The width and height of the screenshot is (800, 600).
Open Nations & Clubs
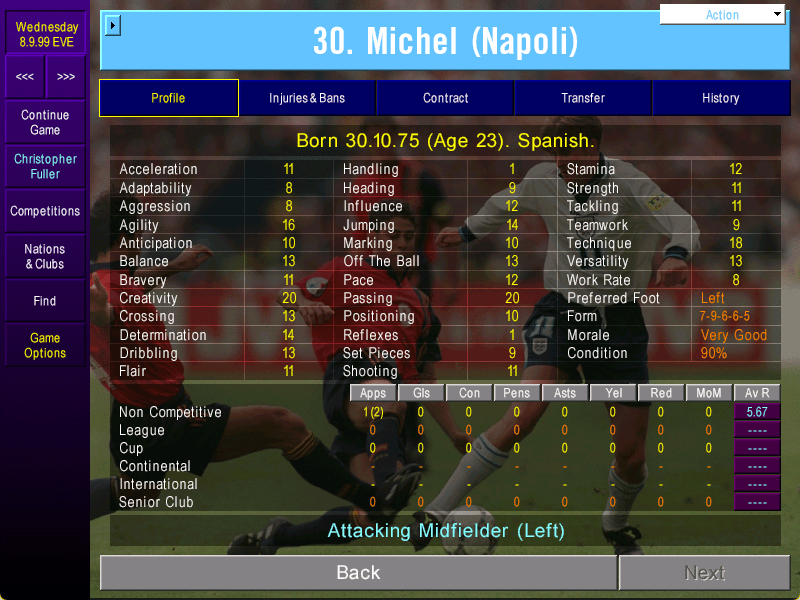pos(45,256)
